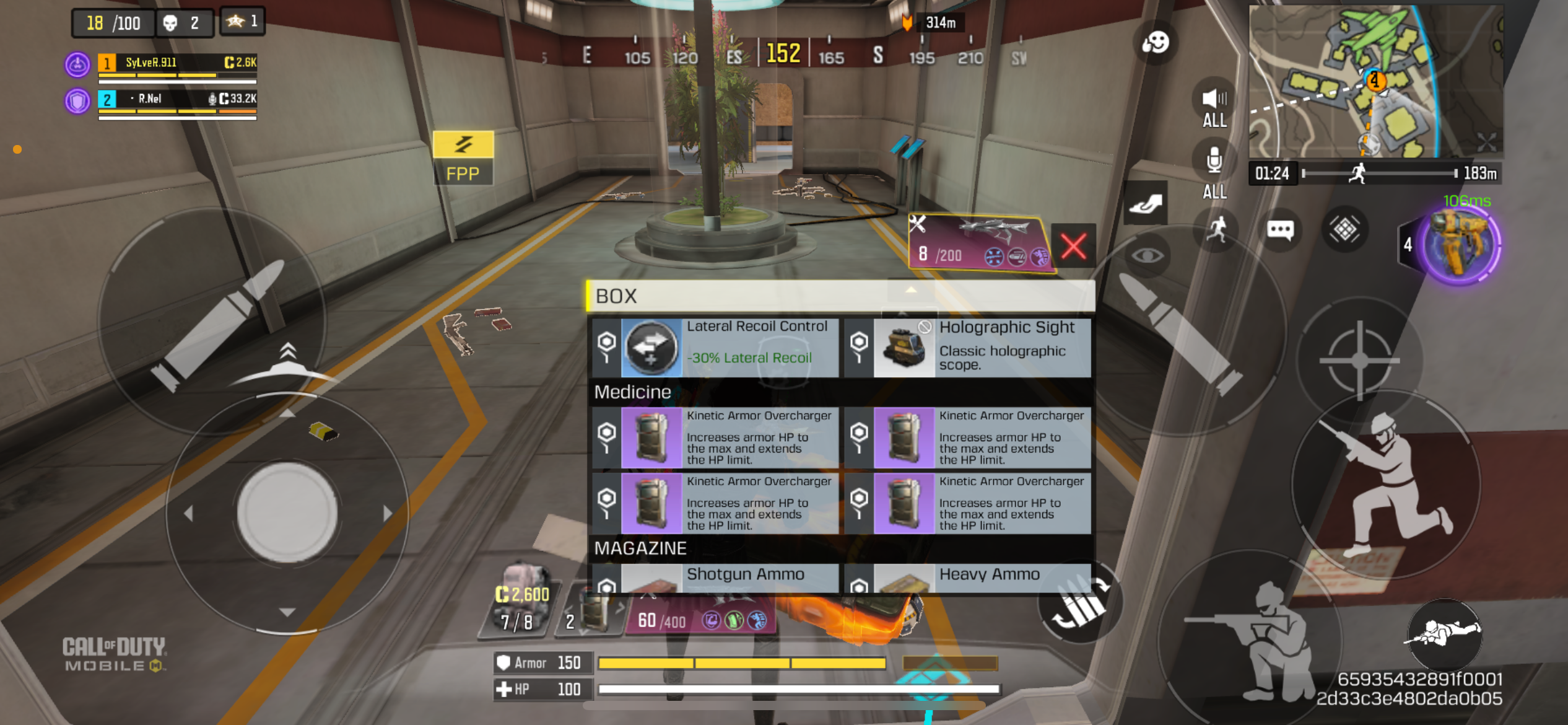Image resolution: width=1568 pixels, height=725 pixels.
Task: Activate the purple class ability icon
Action: point(1460,245)
